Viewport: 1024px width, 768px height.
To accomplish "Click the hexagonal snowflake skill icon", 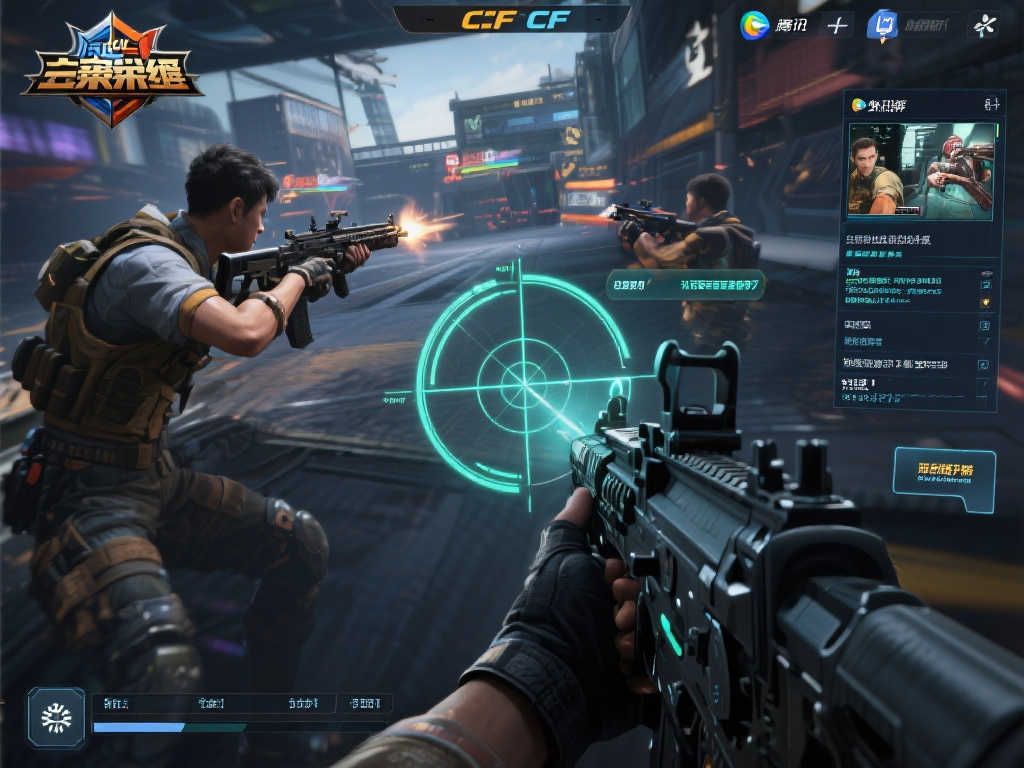I will click(x=56, y=716).
